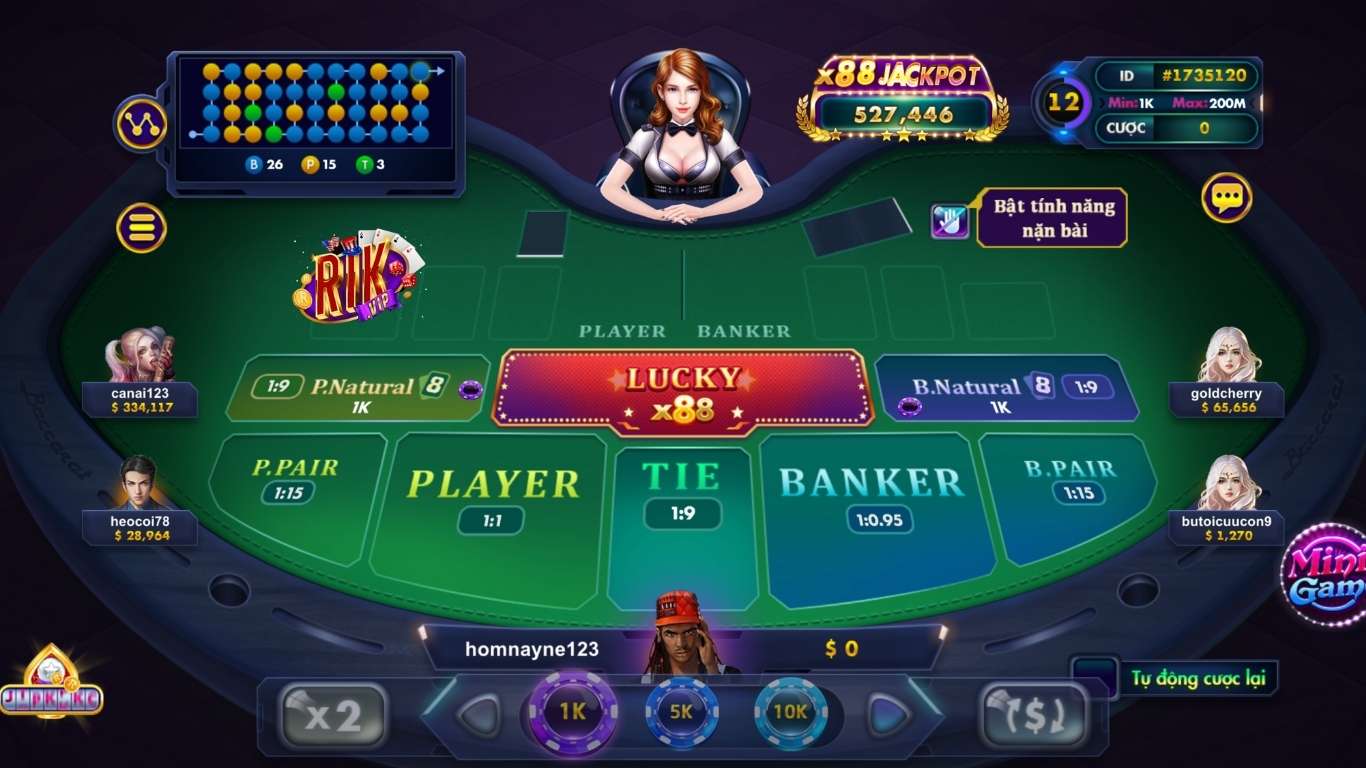Toggle the Tự động cược lại checkbox
The image size is (1366, 768).
point(1094,678)
